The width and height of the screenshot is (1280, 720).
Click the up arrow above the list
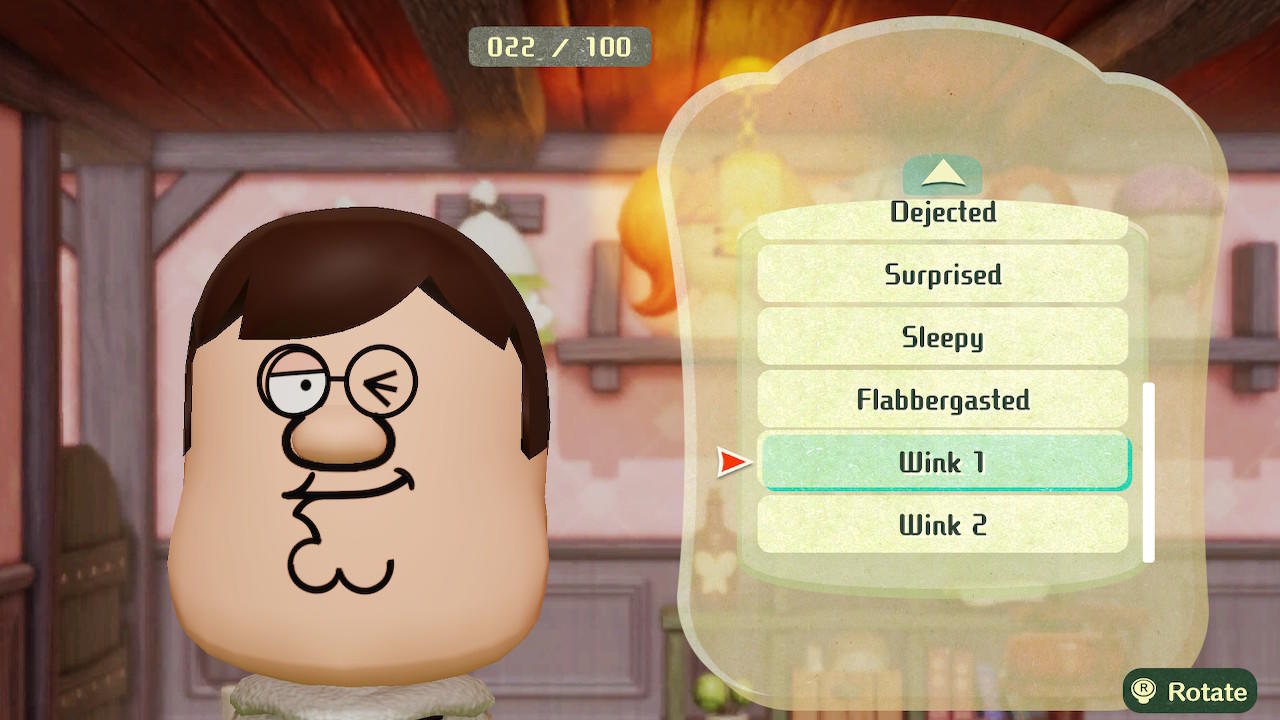tap(942, 176)
